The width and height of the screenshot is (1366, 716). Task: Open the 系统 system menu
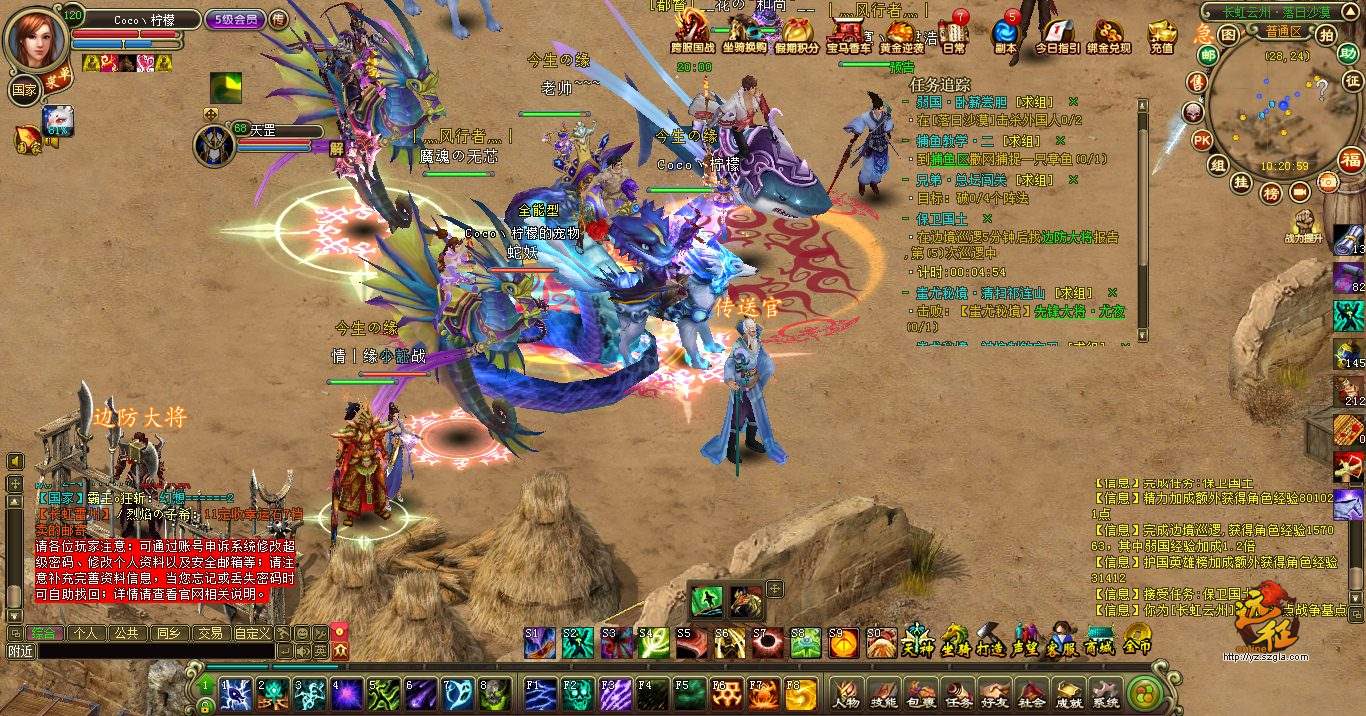pyautogui.click(x=1104, y=692)
